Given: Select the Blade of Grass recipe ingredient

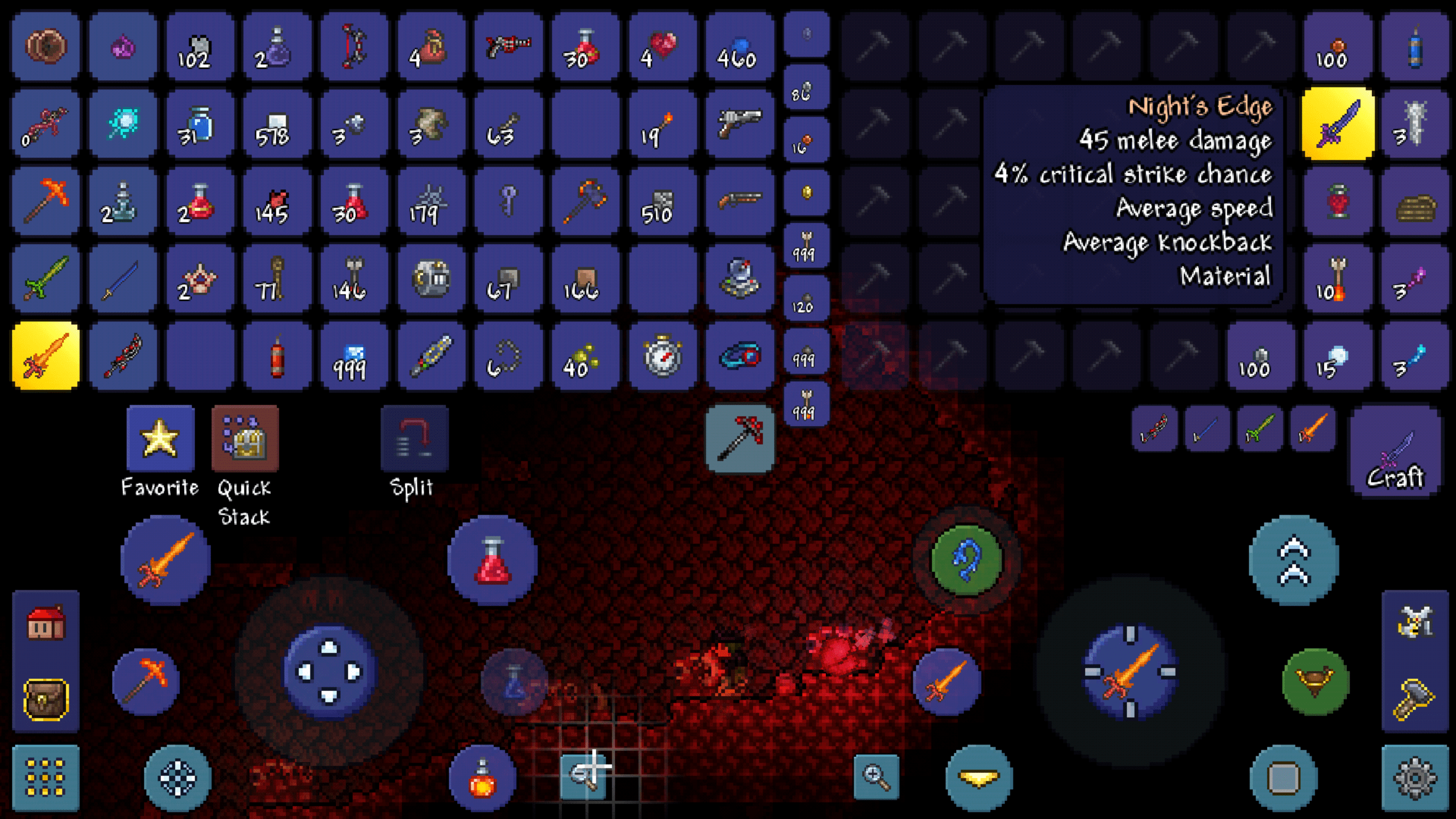Looking at the screenshot, I should tap(1260, 431).
